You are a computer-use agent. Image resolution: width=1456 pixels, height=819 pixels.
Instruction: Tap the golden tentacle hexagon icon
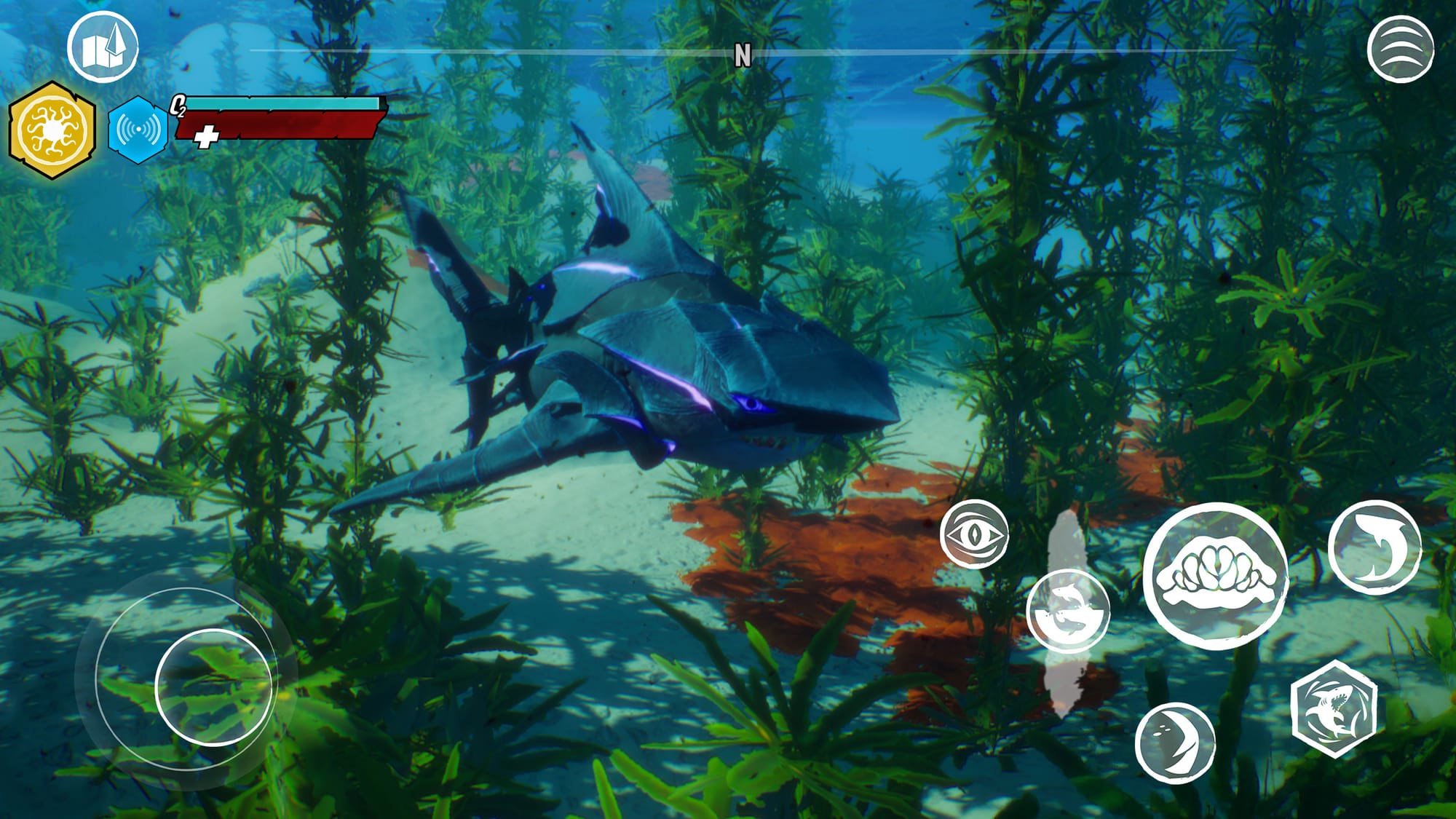[x=52, y=130]
